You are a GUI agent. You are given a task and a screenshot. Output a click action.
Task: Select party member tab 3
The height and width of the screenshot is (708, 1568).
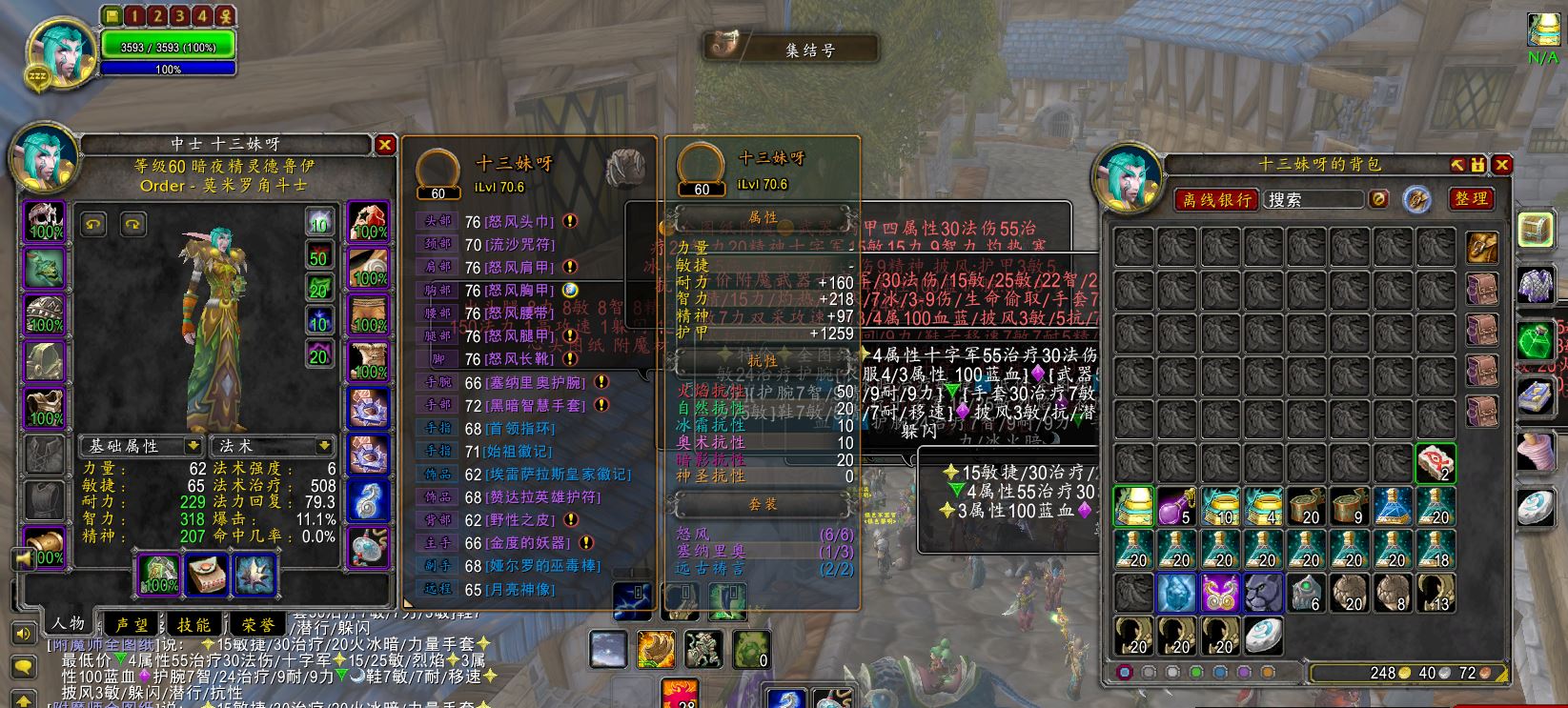click(x=179, y=15)
